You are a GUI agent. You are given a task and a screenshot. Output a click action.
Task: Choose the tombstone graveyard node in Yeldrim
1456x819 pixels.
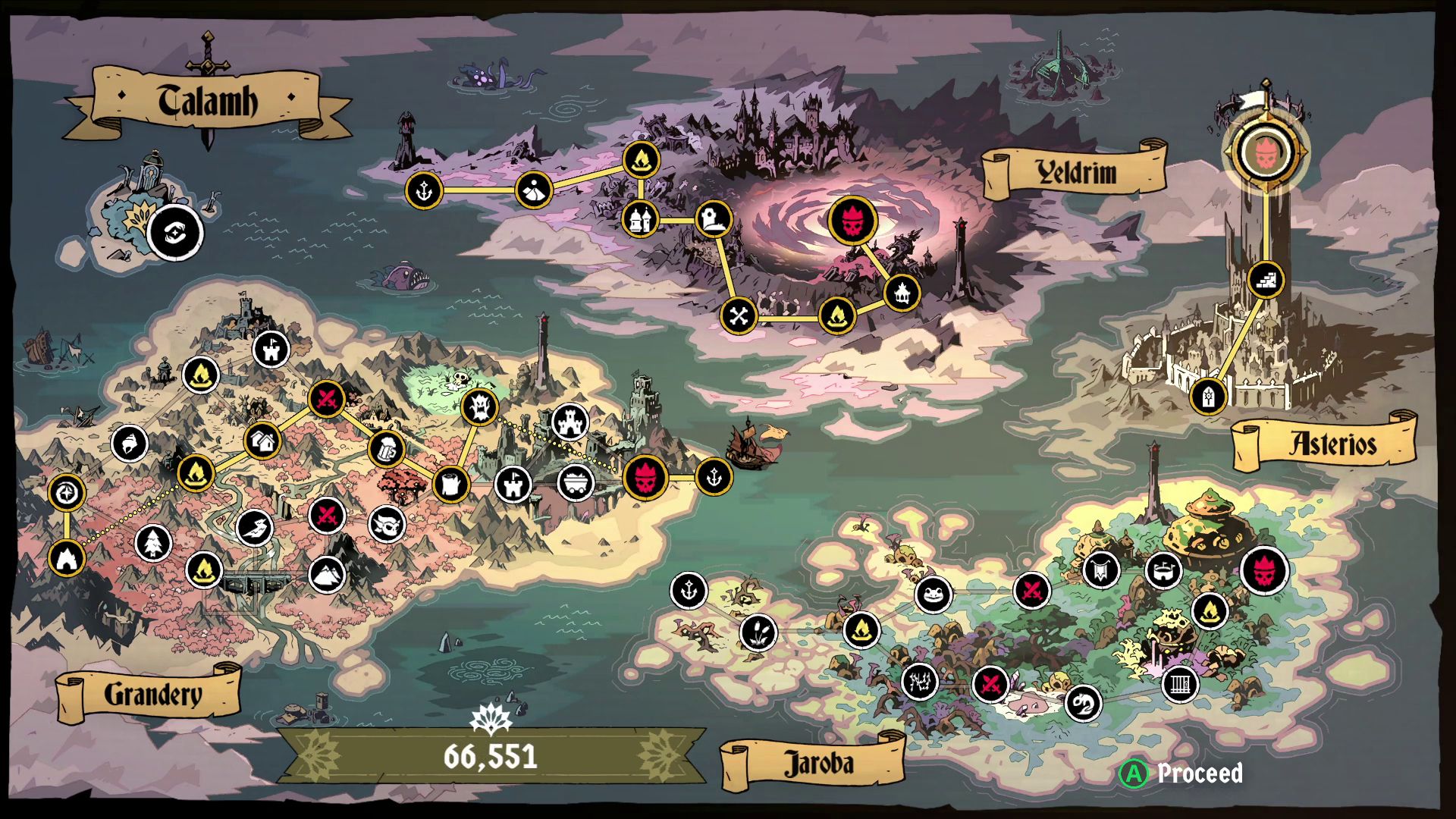coord(713,220)
